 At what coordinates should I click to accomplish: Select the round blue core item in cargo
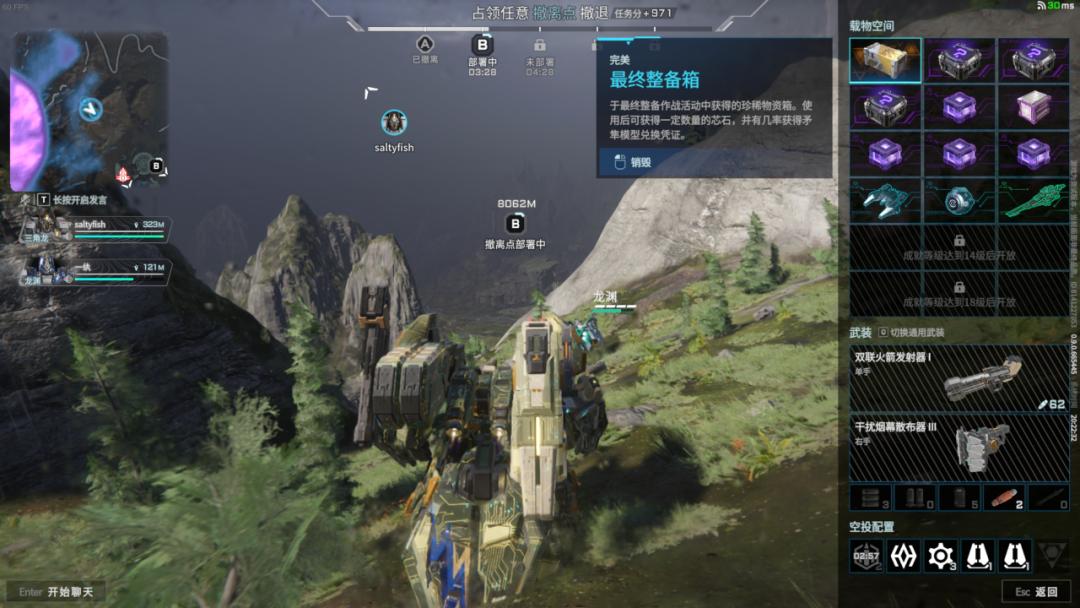(x=959, y=200)
